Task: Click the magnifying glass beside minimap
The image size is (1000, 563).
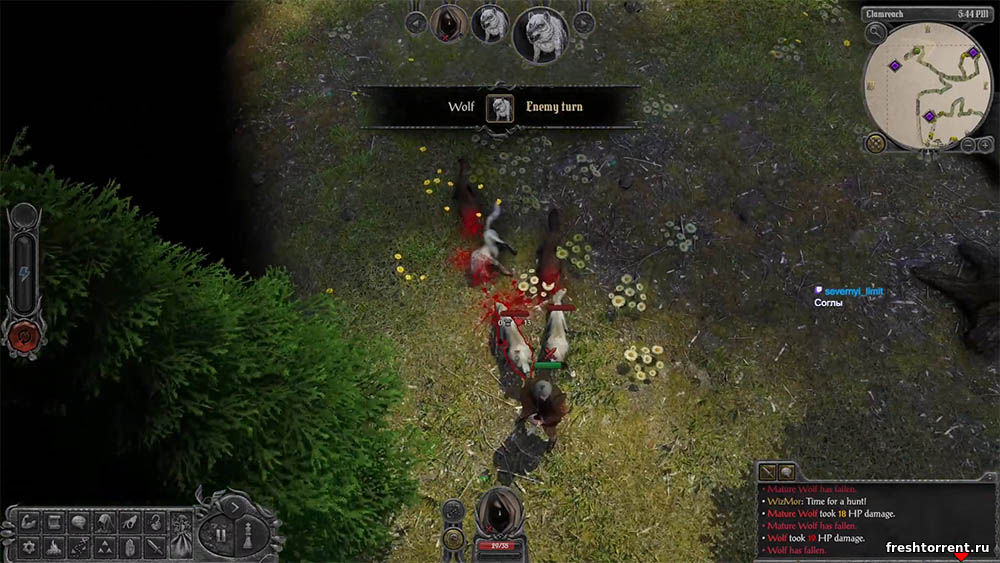Action: (876, 32)
